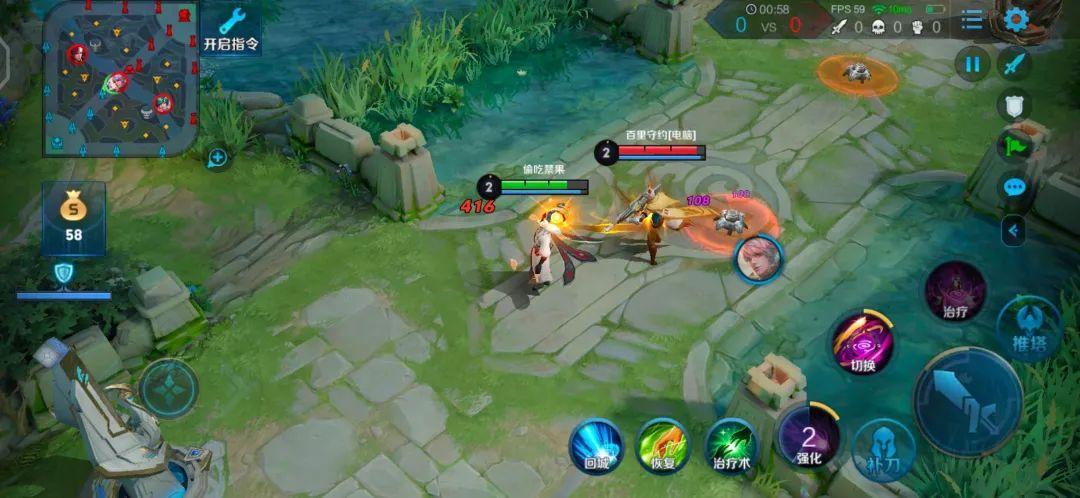The image size is (1080, 498).
Task: Open the minimap
Action: pos(118,78)
